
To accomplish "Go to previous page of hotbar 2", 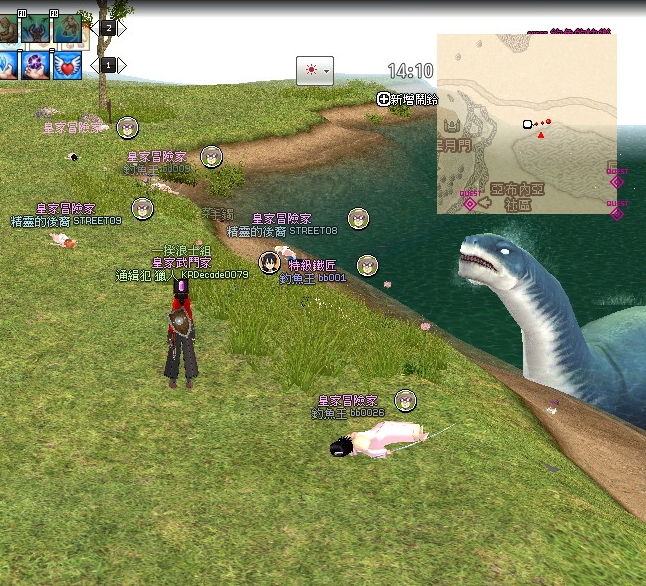I will pyautogui.click(x=94, y=28).
